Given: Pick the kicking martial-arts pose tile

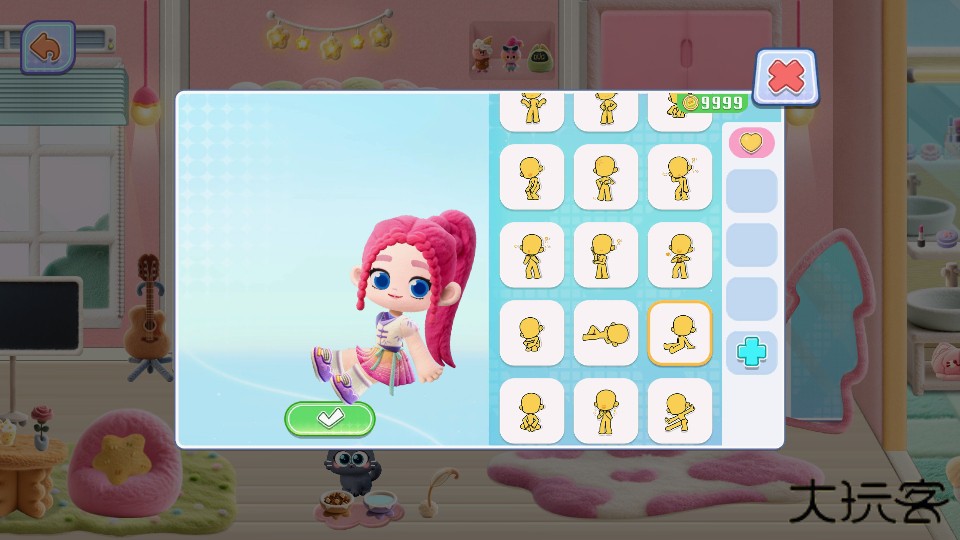Looking at the screenshot, I should coord(680,411).
